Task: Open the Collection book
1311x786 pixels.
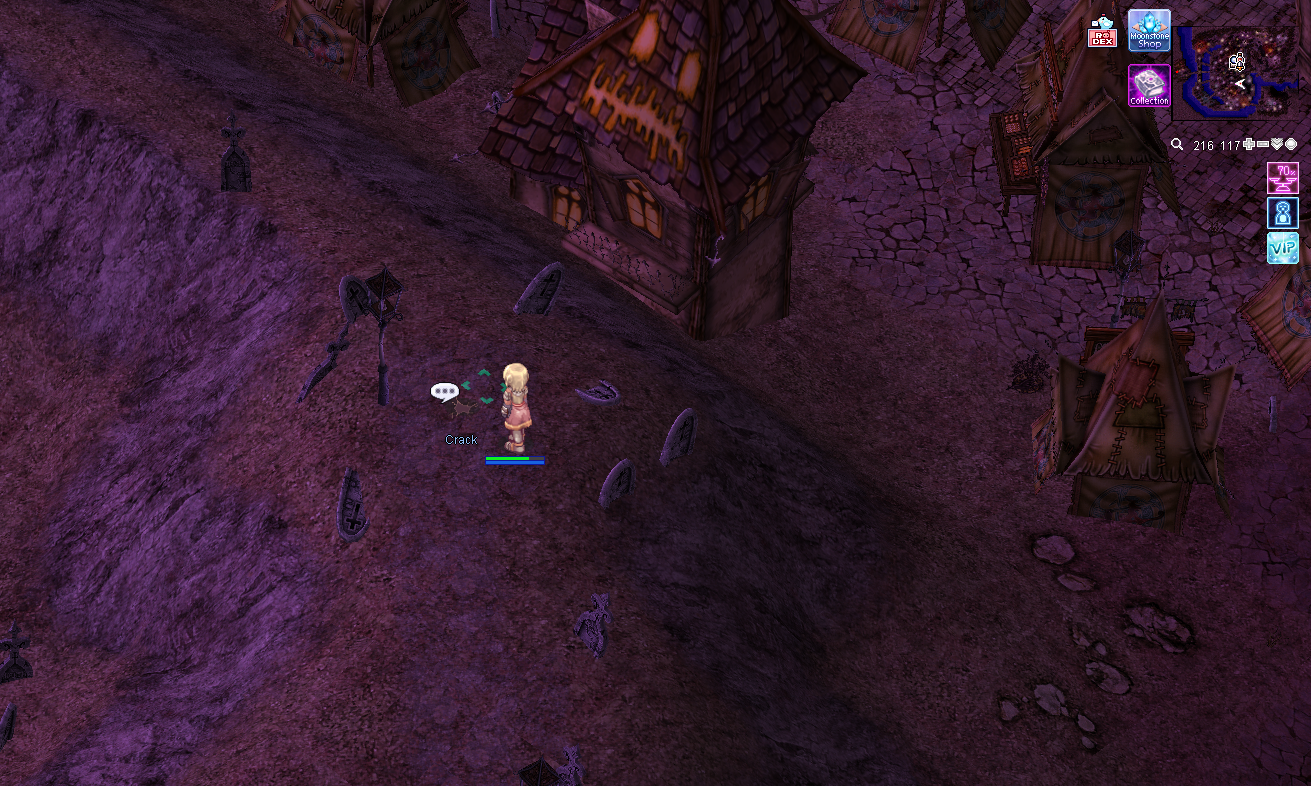Action: coord(1149,86)
